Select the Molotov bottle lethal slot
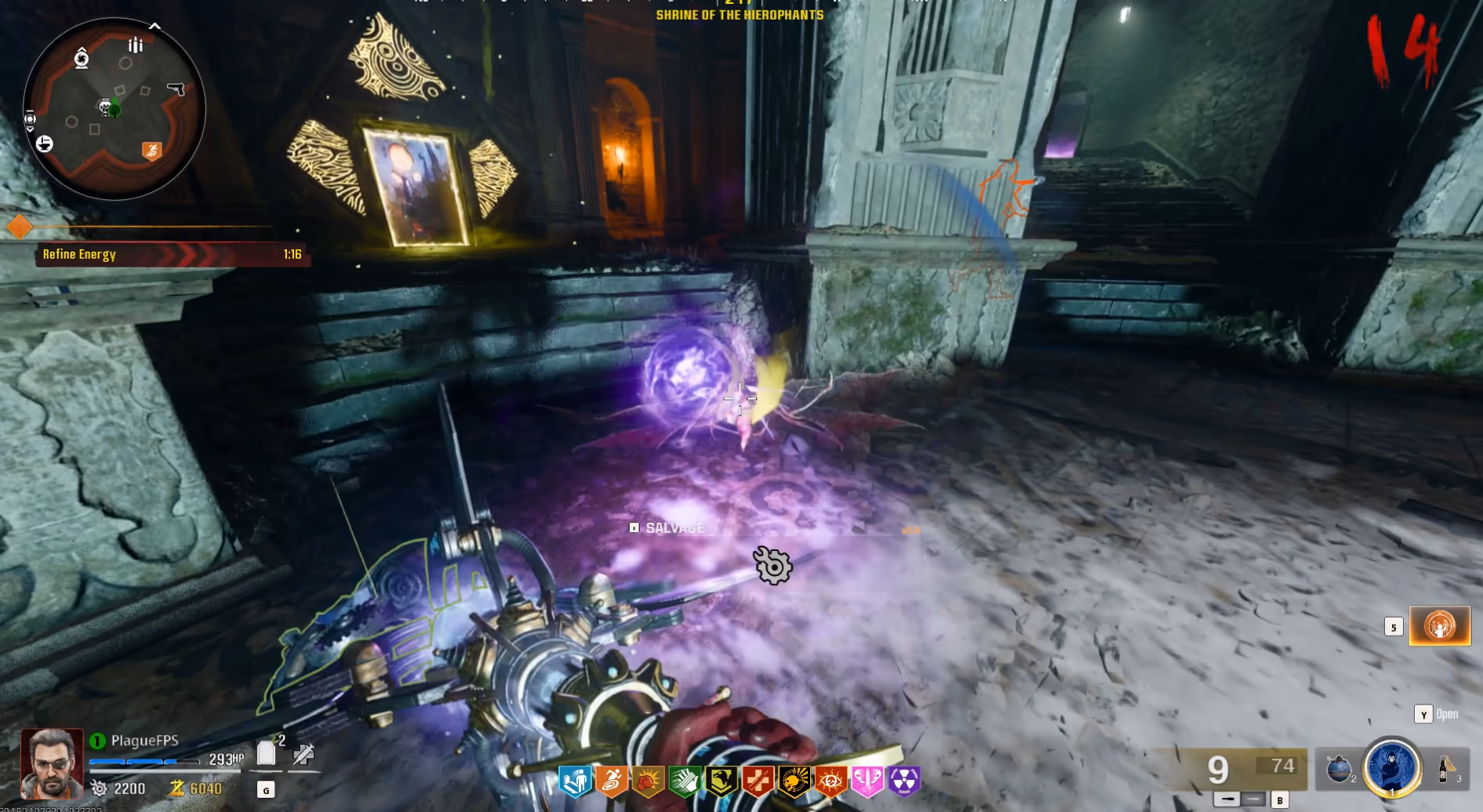The height and width of the screenshot is (812, 1483). click(1445, 769)
